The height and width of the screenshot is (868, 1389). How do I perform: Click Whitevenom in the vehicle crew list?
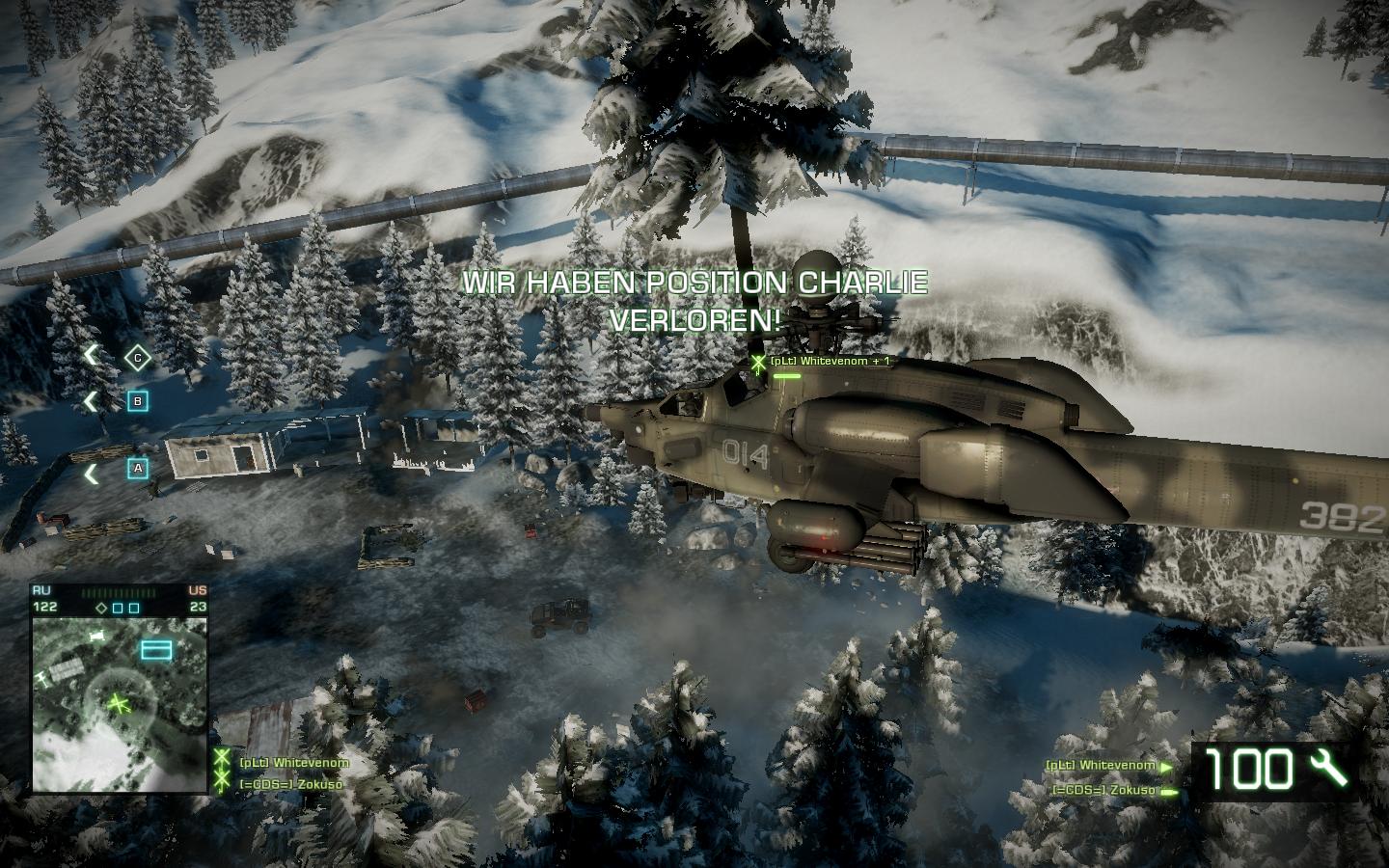(1100, 766)
